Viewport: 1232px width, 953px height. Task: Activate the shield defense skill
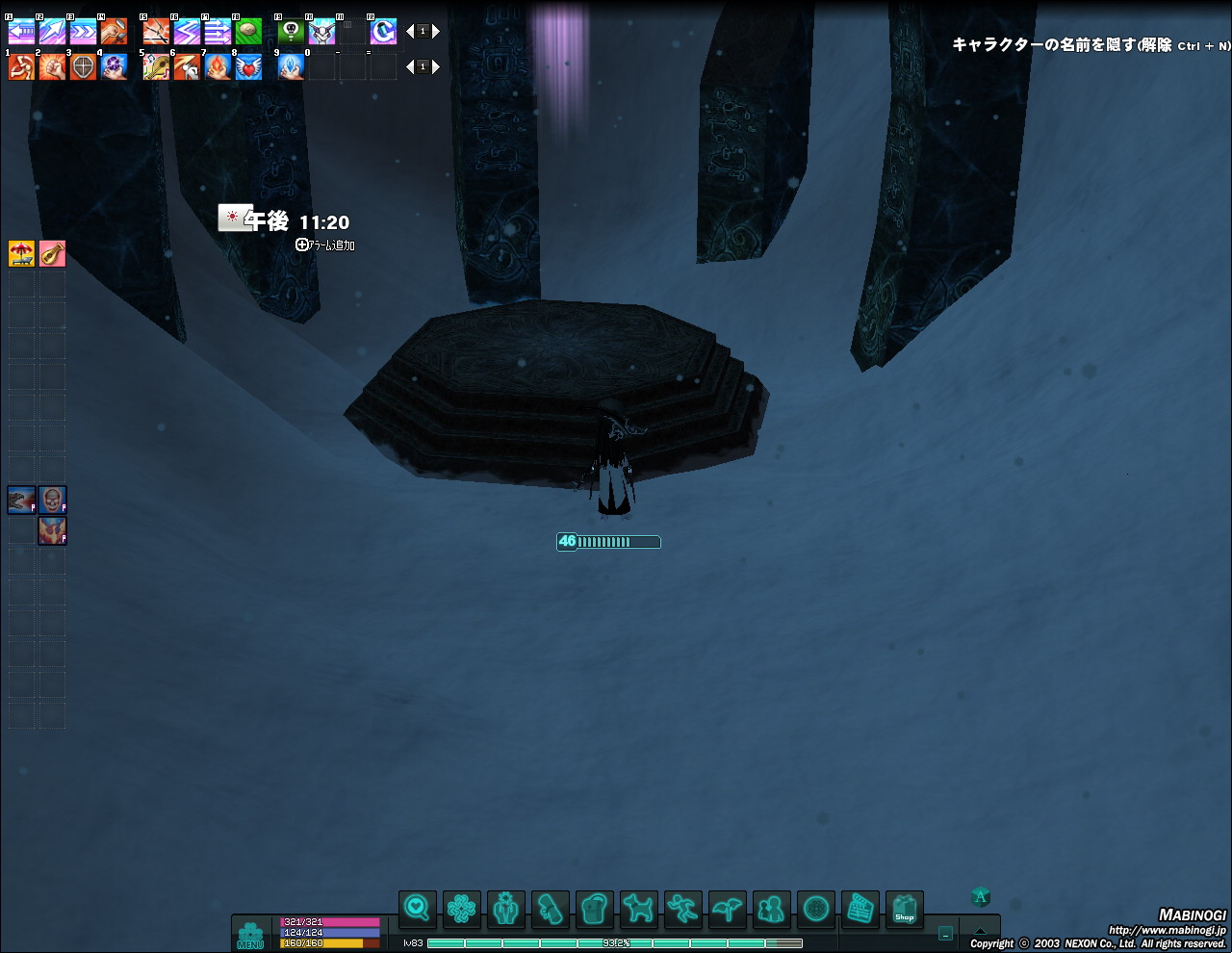83,67
